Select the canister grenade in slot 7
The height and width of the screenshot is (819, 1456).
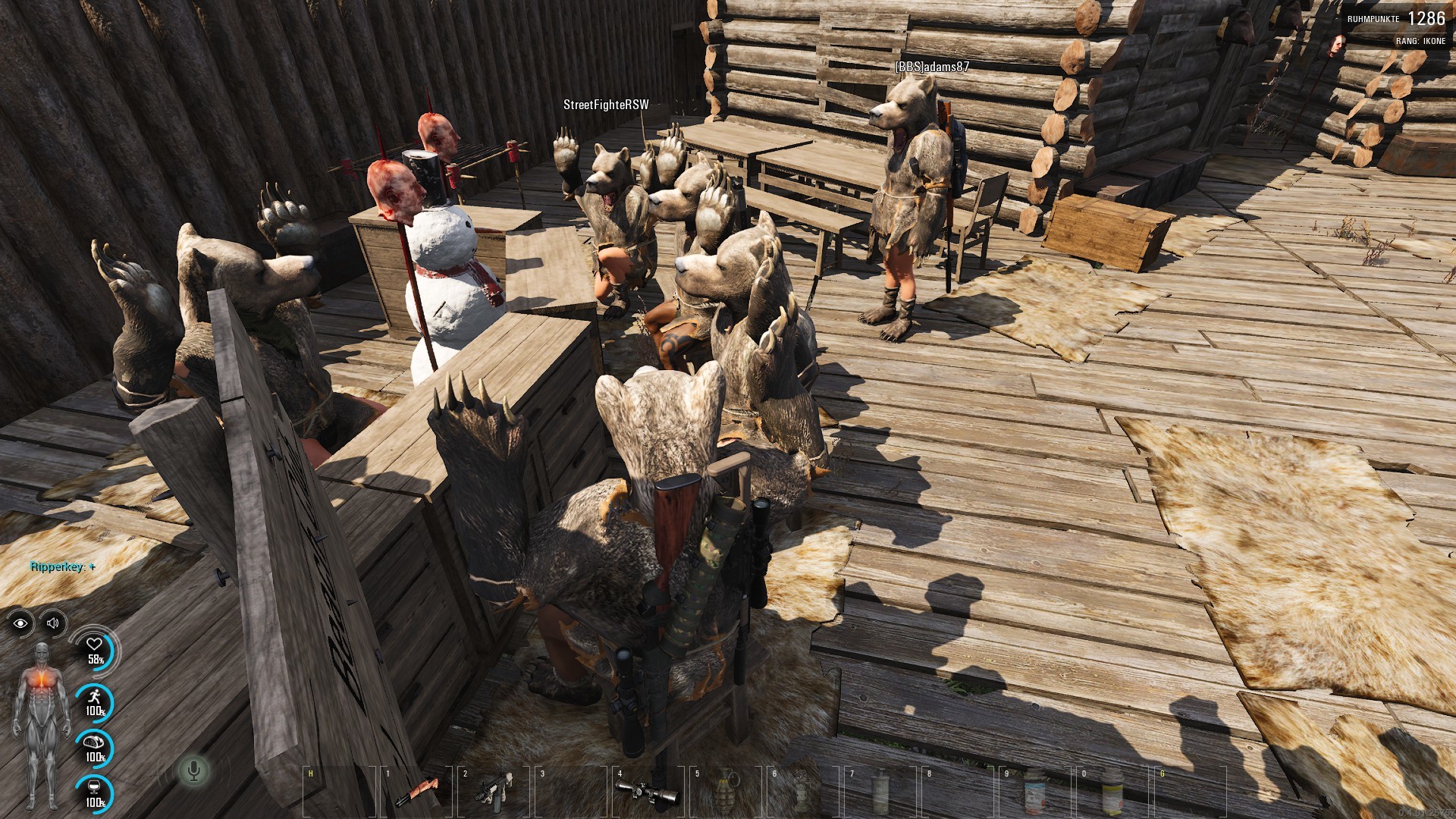click(x=880, y=792)
